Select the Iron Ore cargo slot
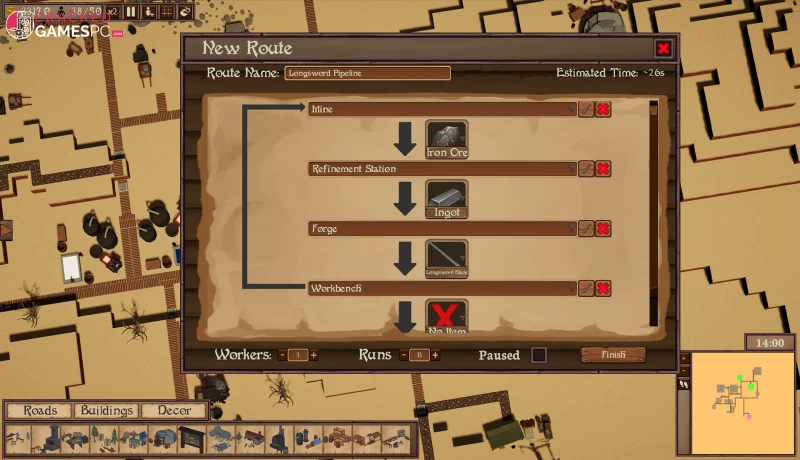800x460 pixels. click(x=447, y=139)
